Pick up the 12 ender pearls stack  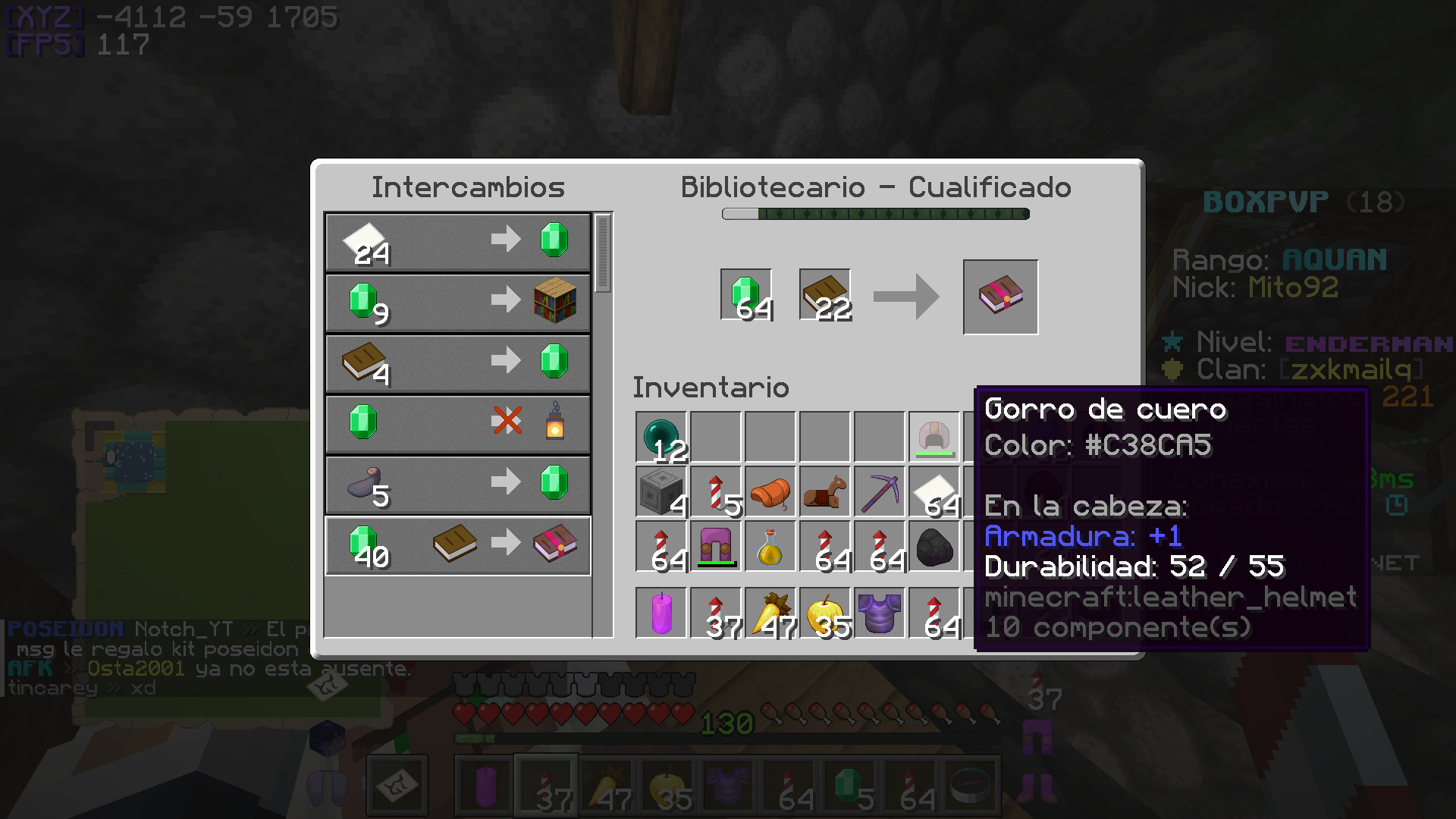[661, 438]
